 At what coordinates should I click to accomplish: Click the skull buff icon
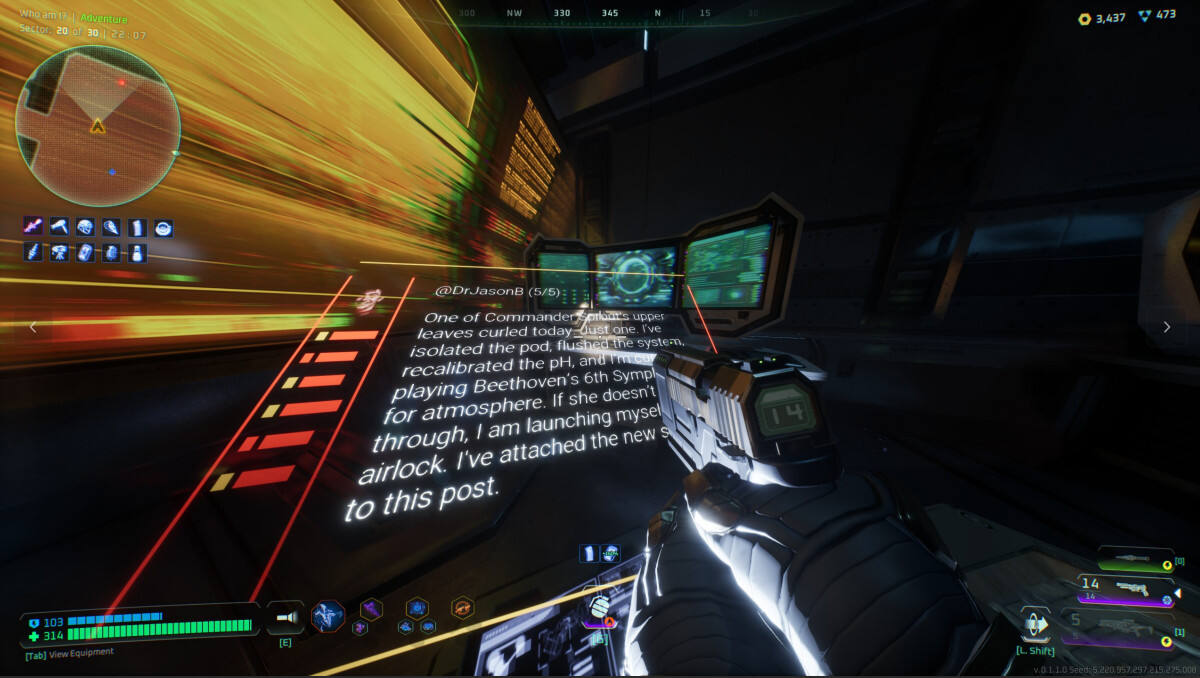pos(85,228)
